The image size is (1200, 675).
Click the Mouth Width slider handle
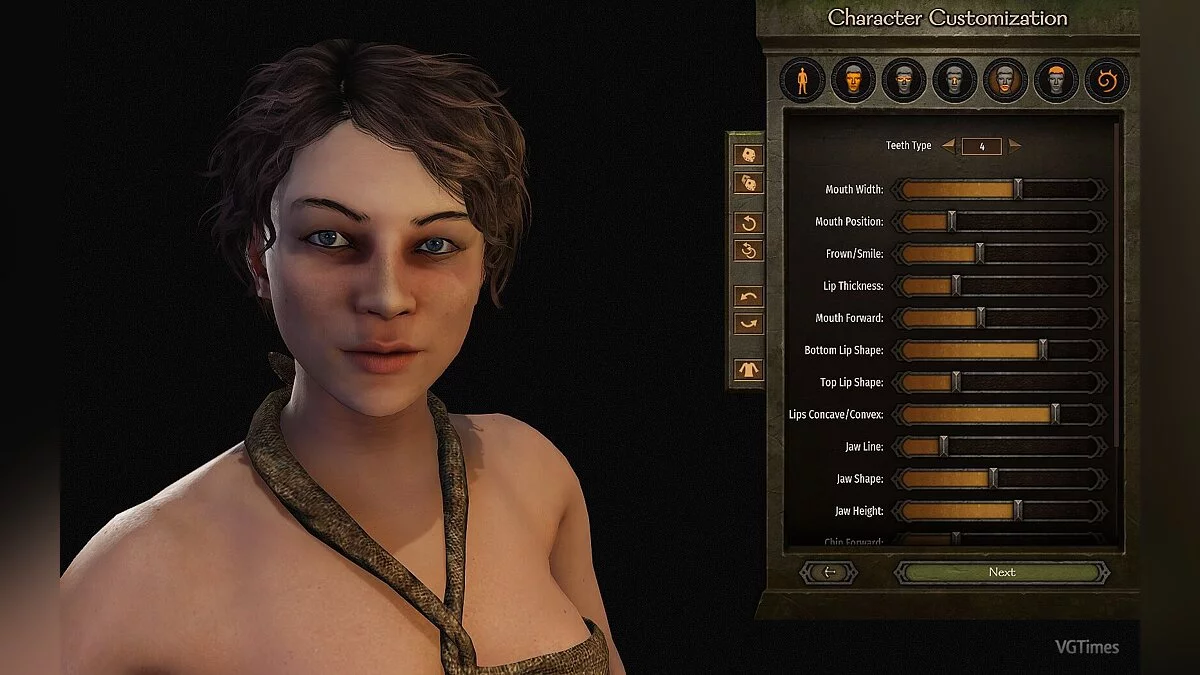coord(1018,190)
